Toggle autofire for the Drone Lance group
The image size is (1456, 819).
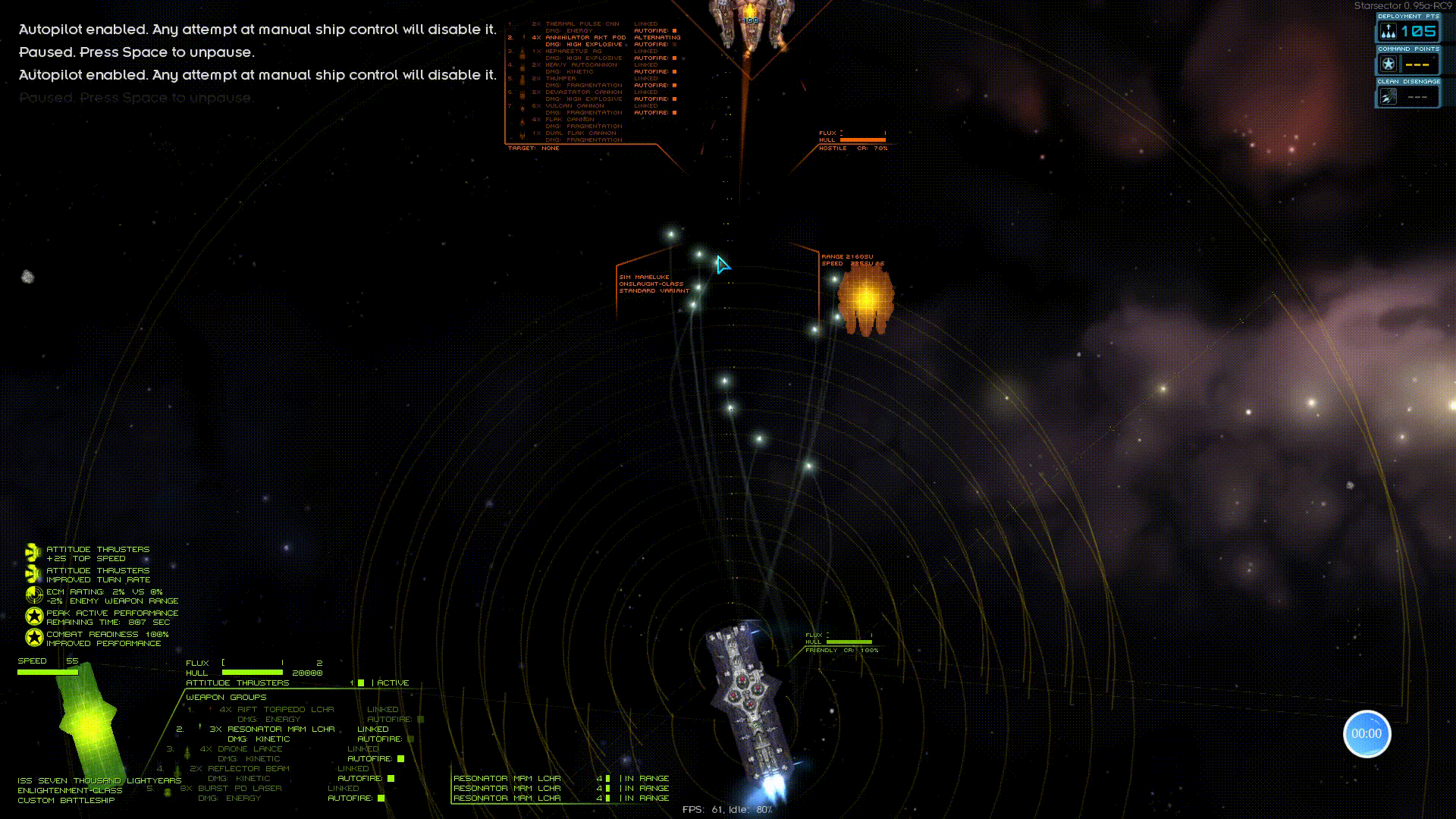pyautogui.click(x=400, y=758)
